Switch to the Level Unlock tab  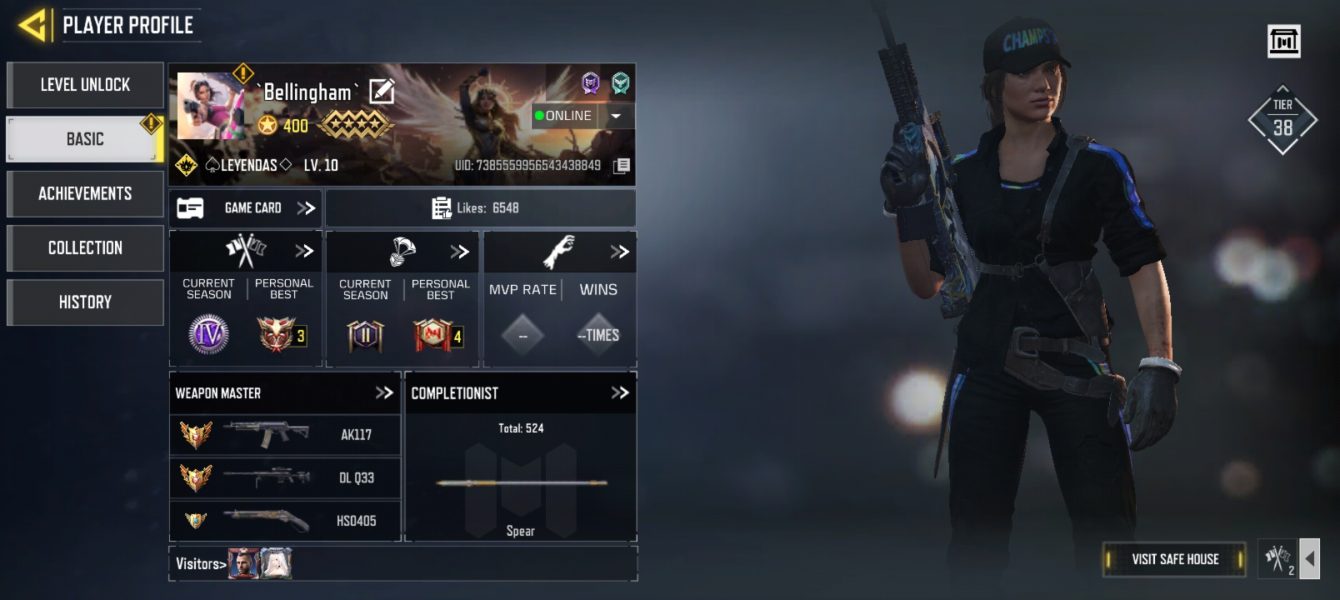[85, 85]
